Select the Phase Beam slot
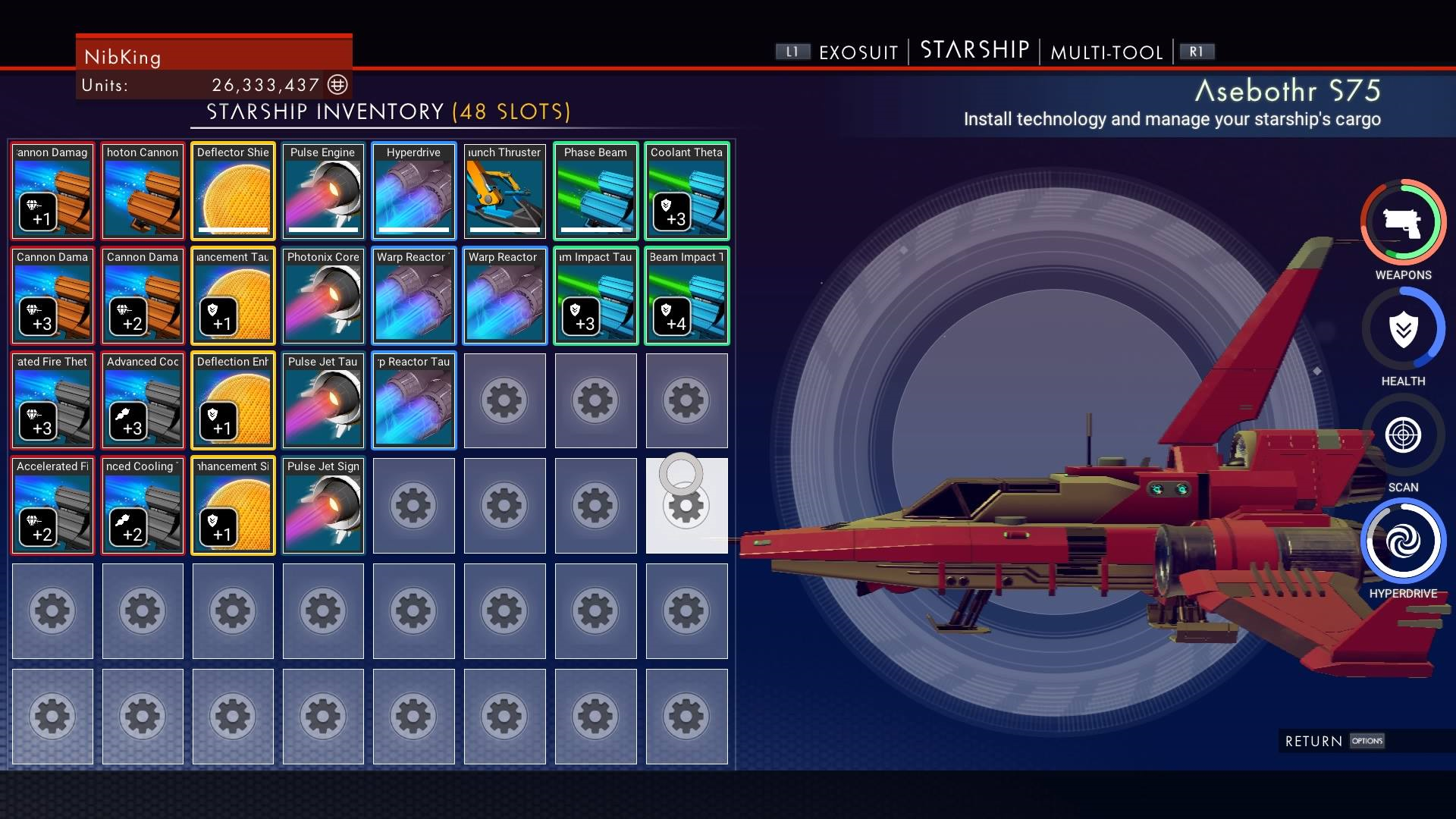1456x819 pixels. 595,191
